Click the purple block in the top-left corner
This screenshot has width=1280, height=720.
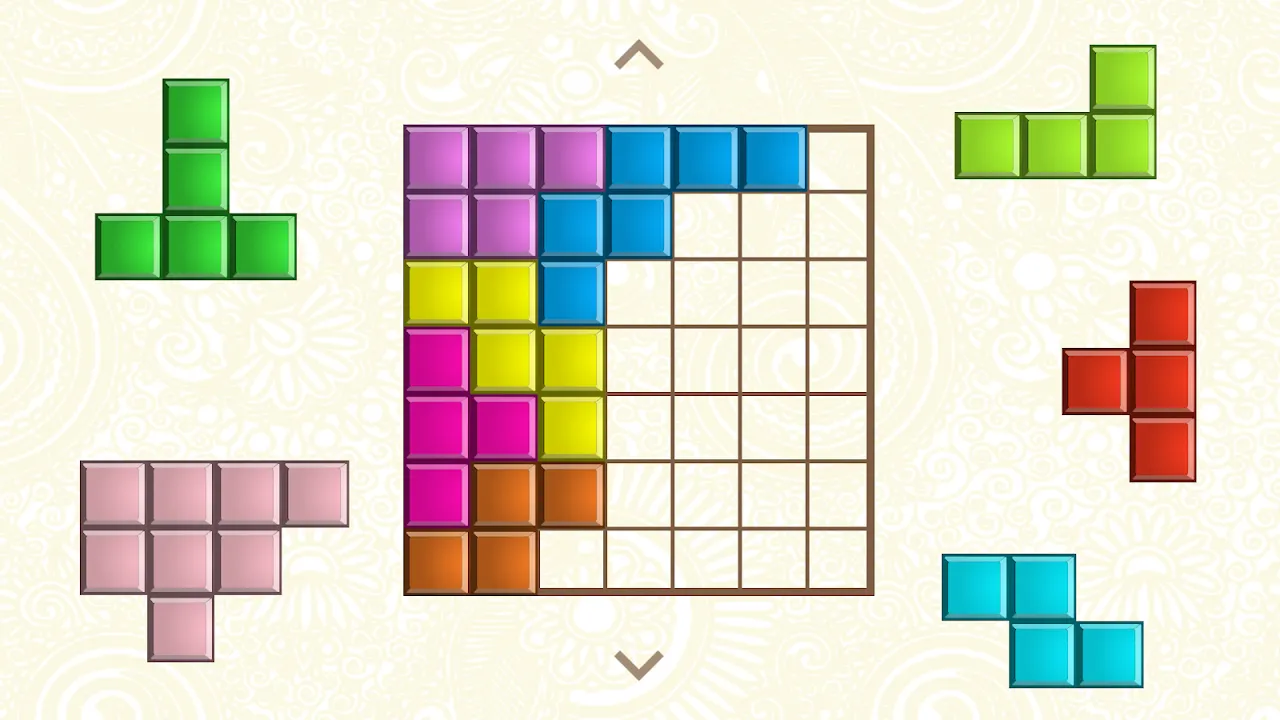[x=437, y=155]
